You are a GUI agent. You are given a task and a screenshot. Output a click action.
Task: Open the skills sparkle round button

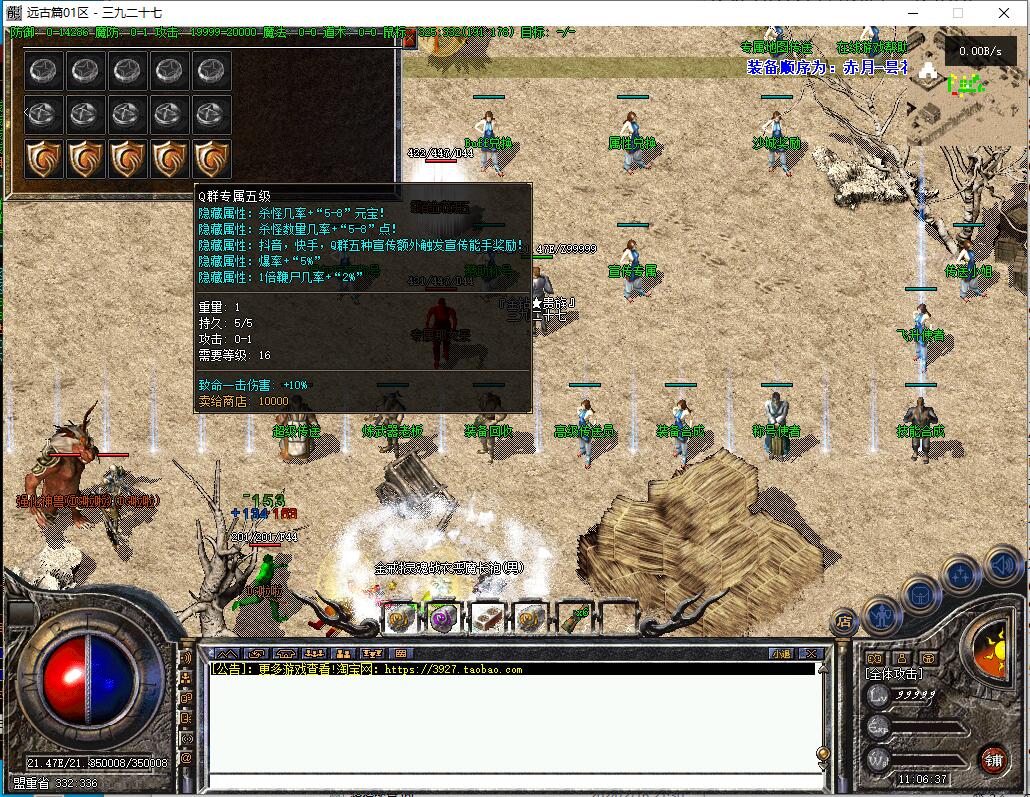(x=961, y=575)
